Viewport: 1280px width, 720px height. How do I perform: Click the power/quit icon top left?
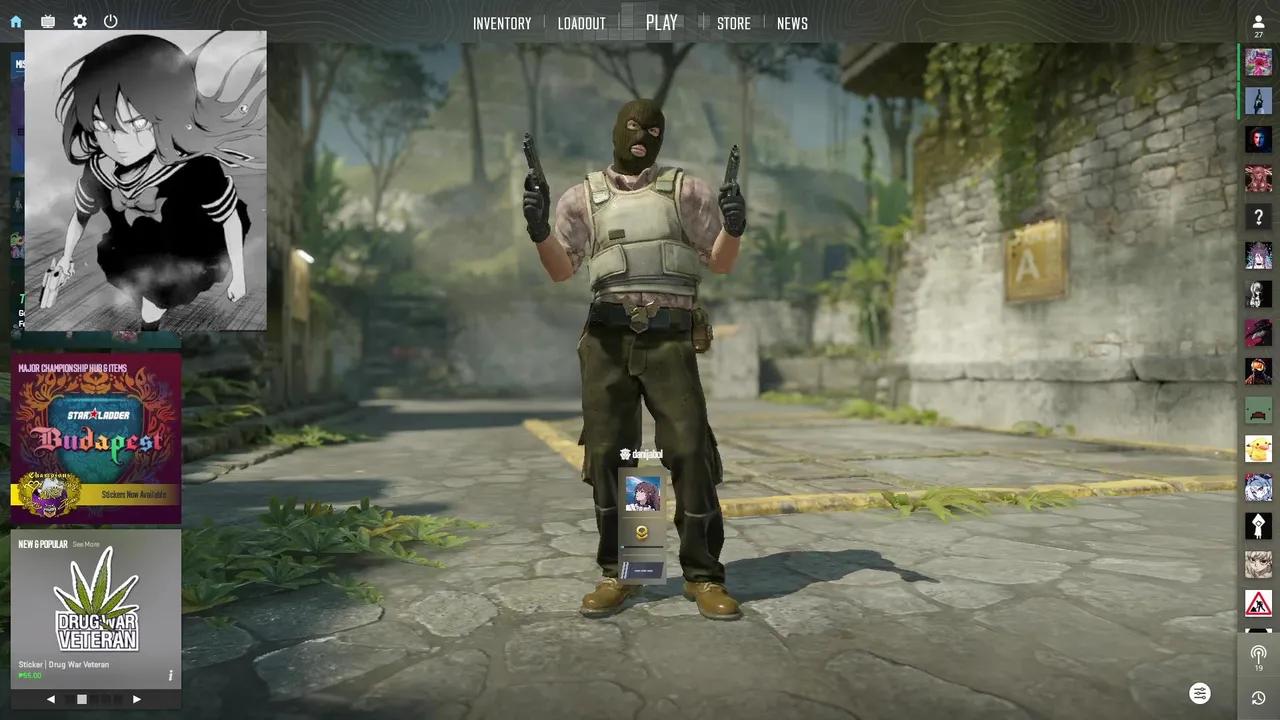coord(111,21)
